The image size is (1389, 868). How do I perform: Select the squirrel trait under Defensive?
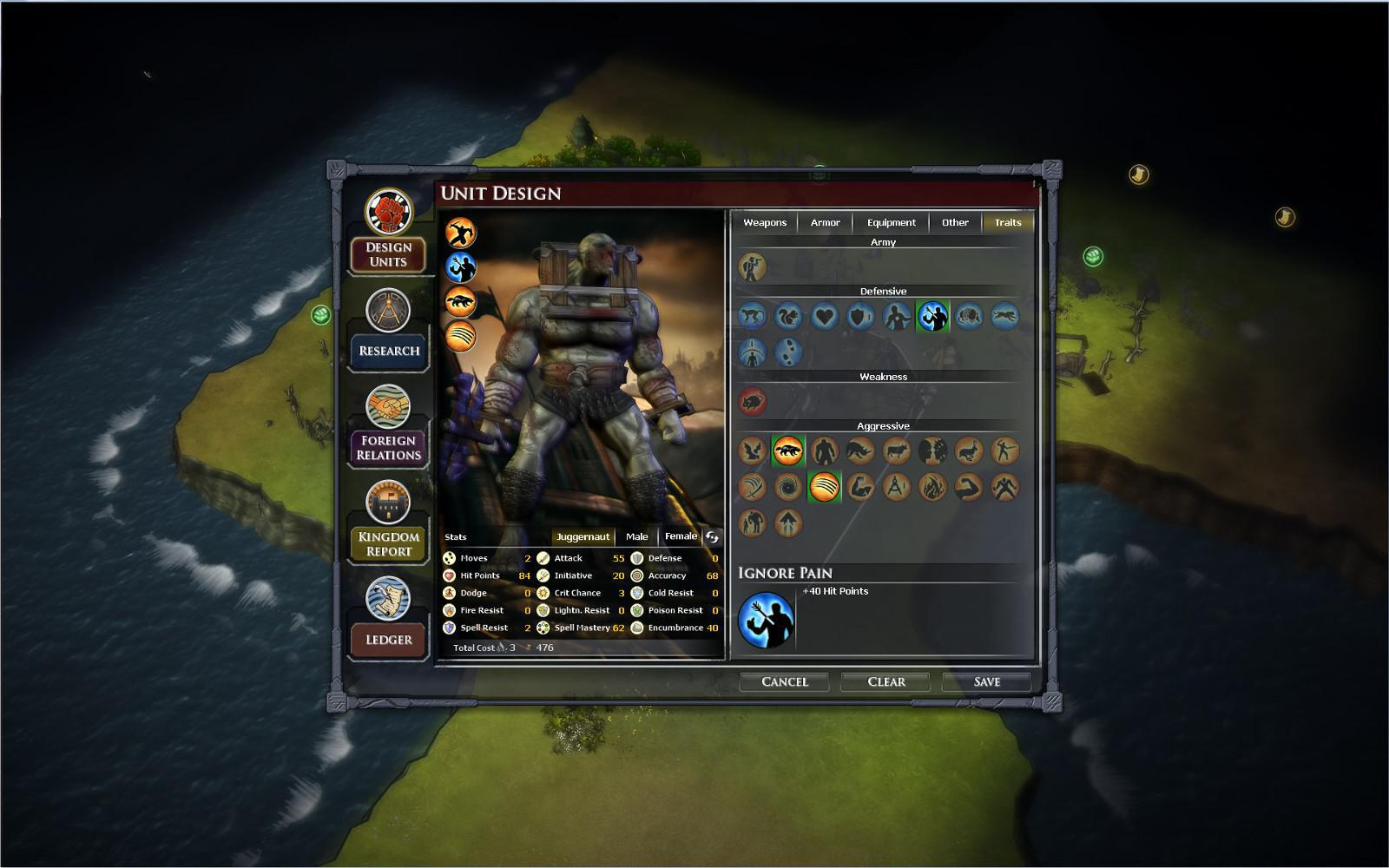788,316
